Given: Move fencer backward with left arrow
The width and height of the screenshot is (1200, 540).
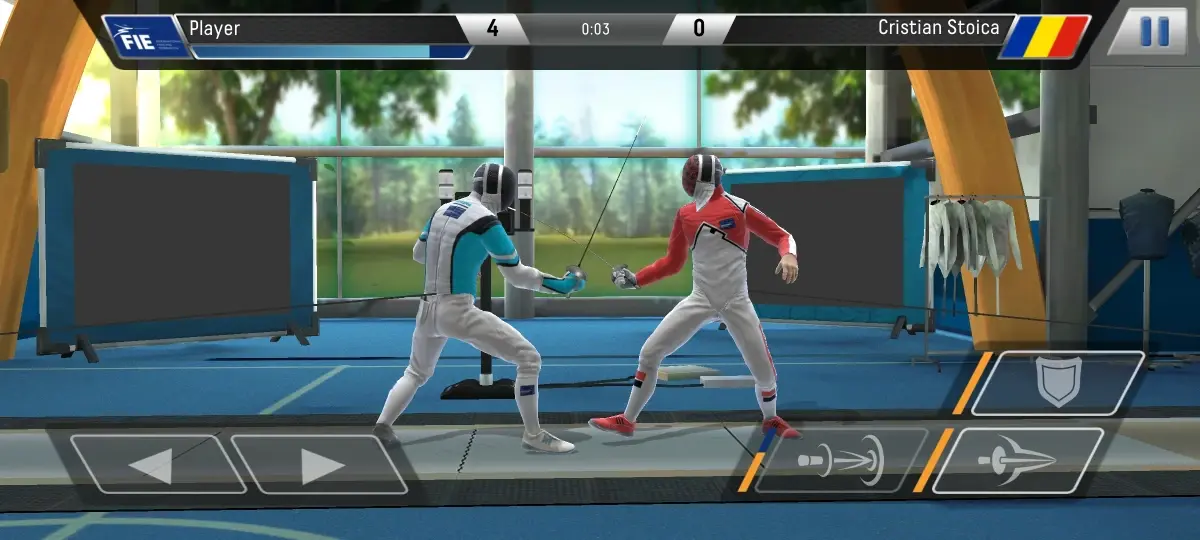Looking at the screenshot, I should point(158,464).
